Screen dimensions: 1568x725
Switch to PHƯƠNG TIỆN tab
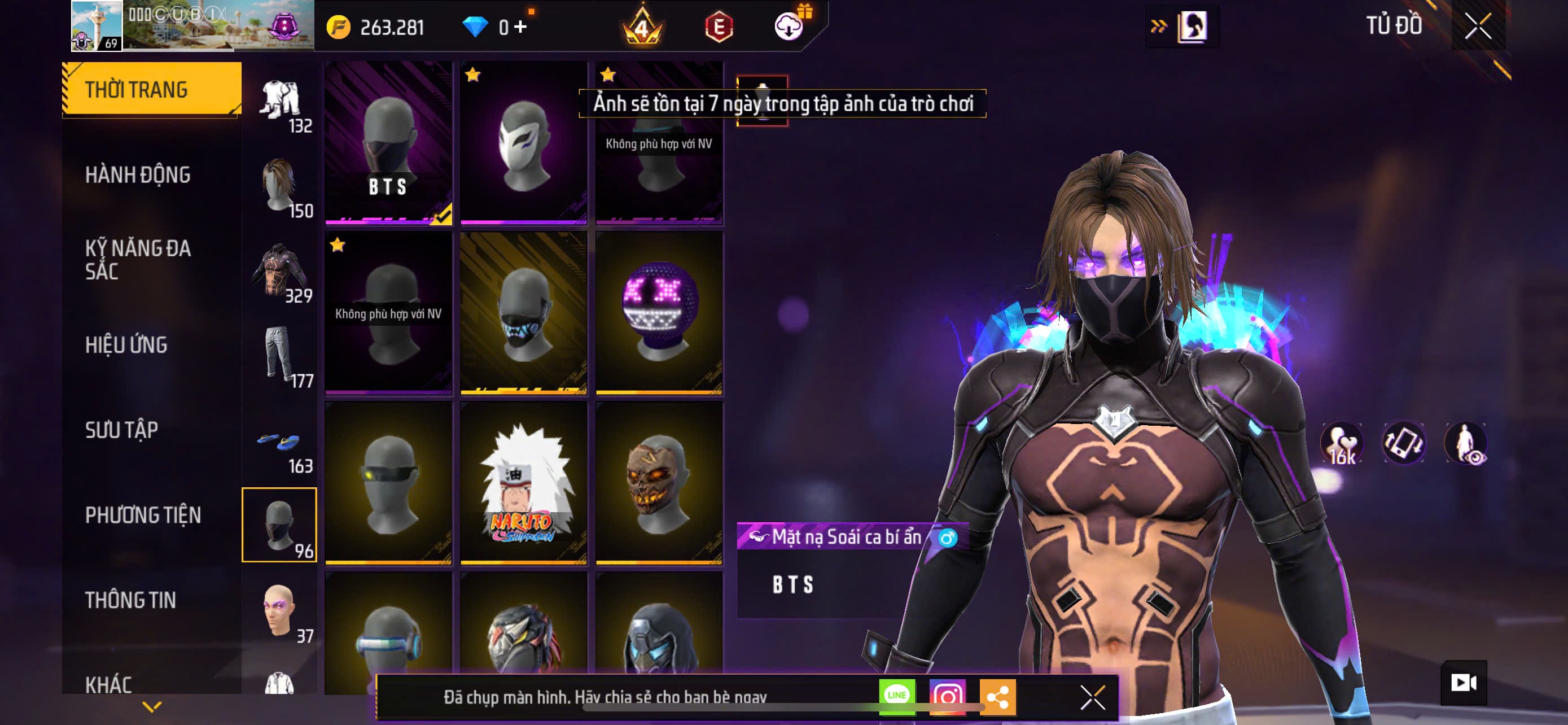pyautogui.click(x=143, y=515)
